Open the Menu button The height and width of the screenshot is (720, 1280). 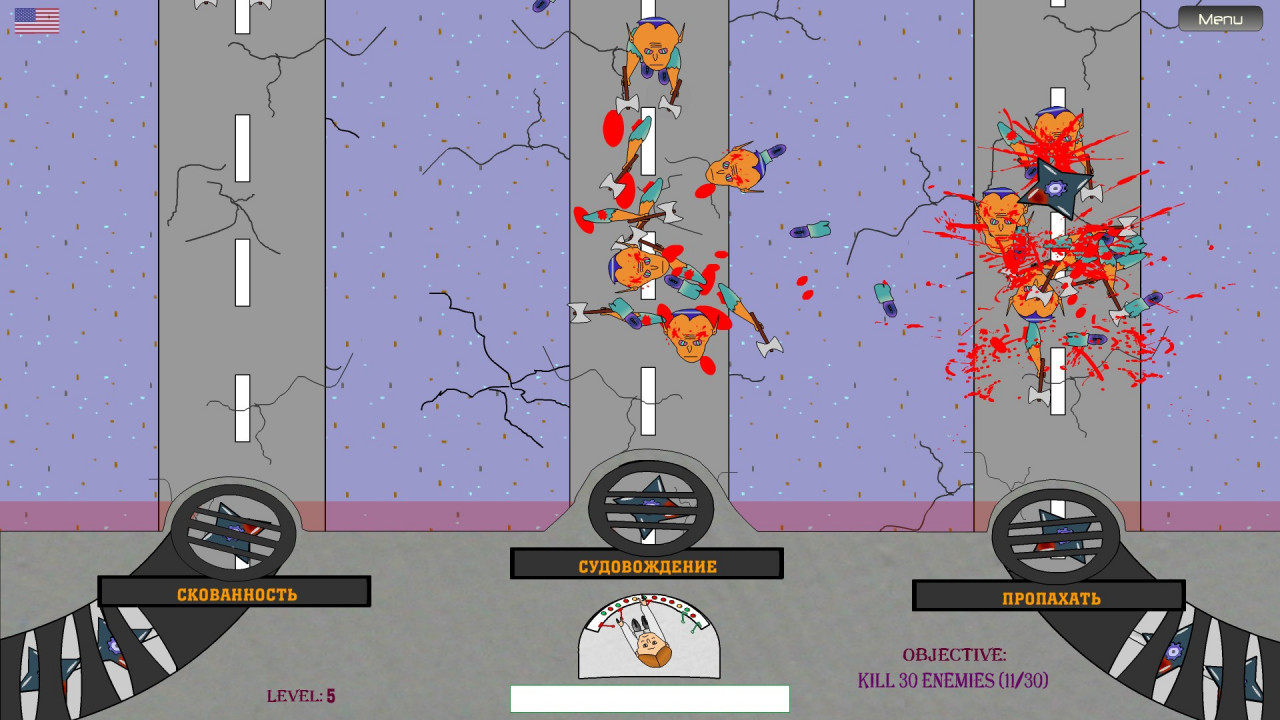coord(1220,19)
